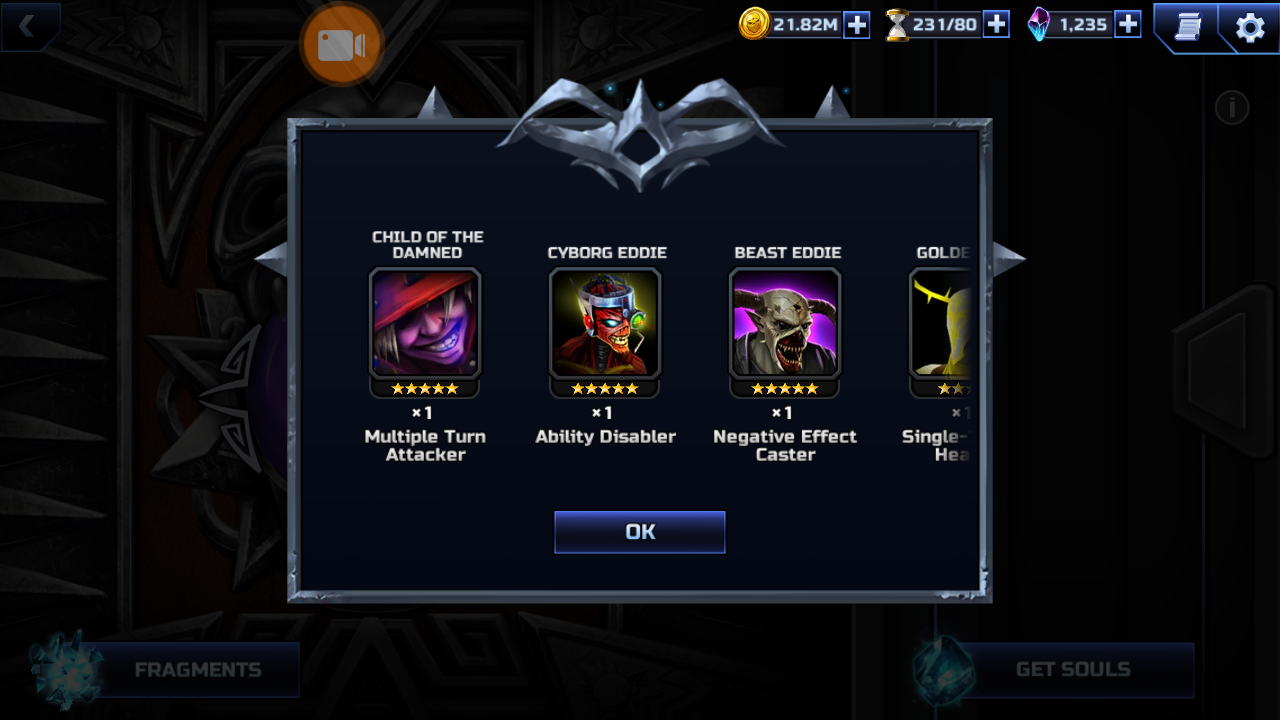Image resolution: width=1280 pixels, height=720 pixels.
Task: Show info via the circled i icon
Action: click(x=1232, y=107)
